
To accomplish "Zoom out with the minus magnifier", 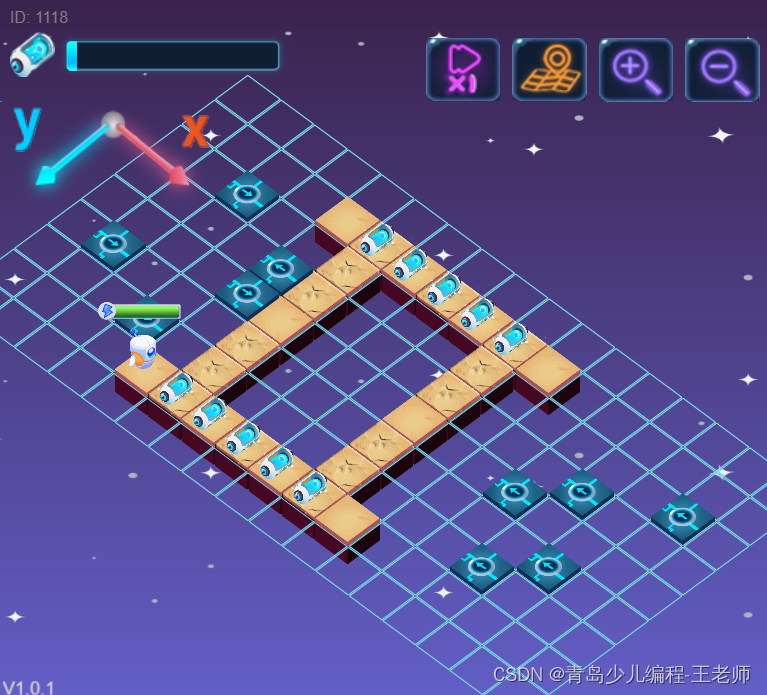I will 721,69.
